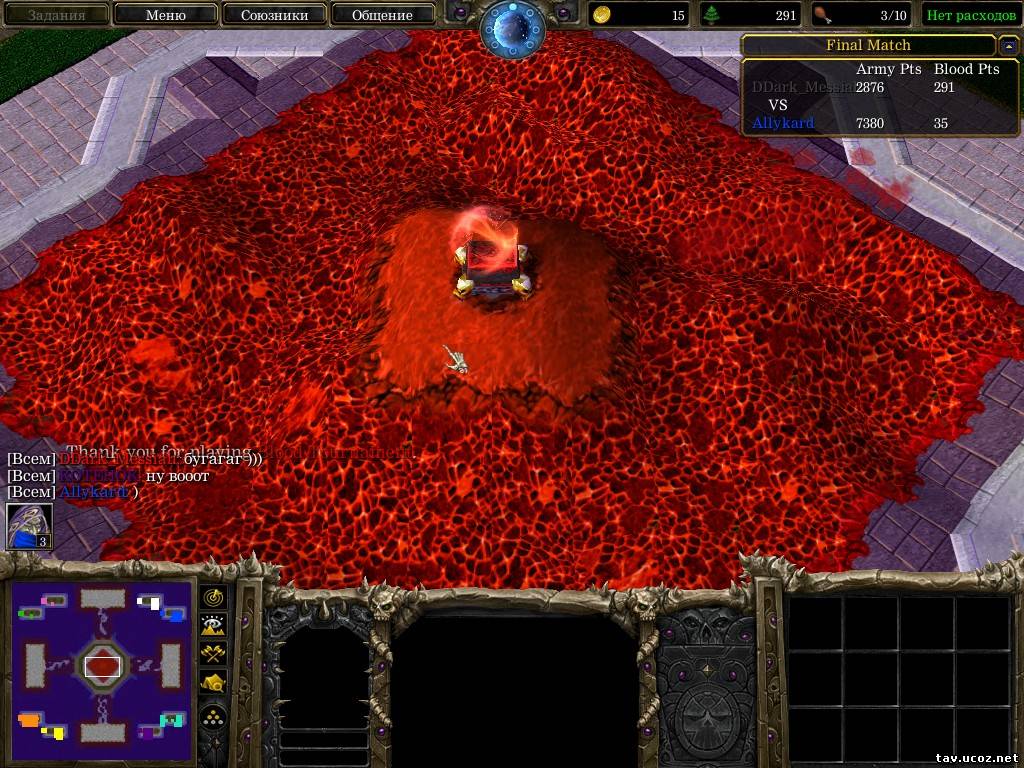Click the food supply meat icon
The width and height of the screenshot is (1024, 768).
click(822, 15)
